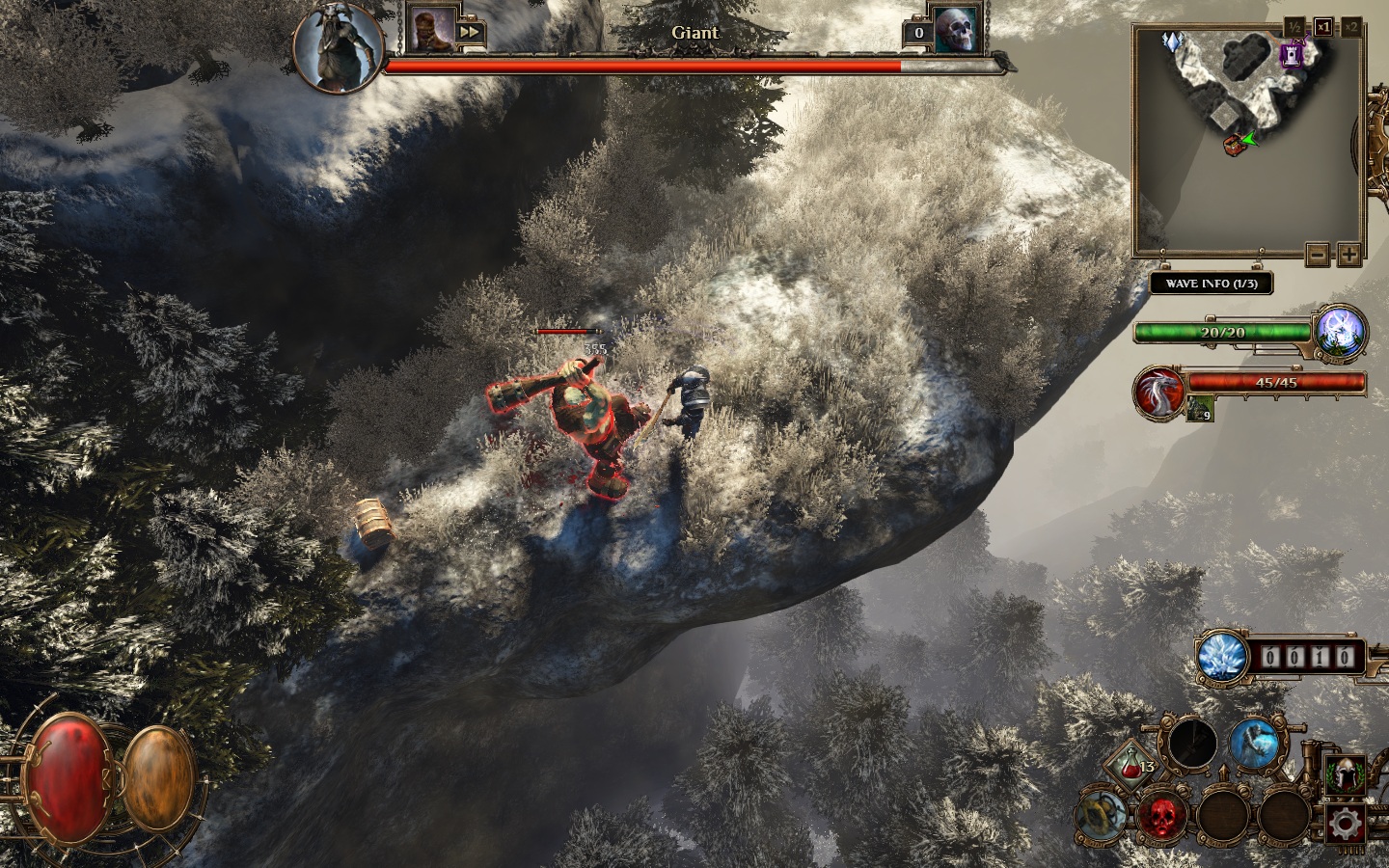
Task: Zoom in the minimap with the plus button
Action: (1348, 255)
